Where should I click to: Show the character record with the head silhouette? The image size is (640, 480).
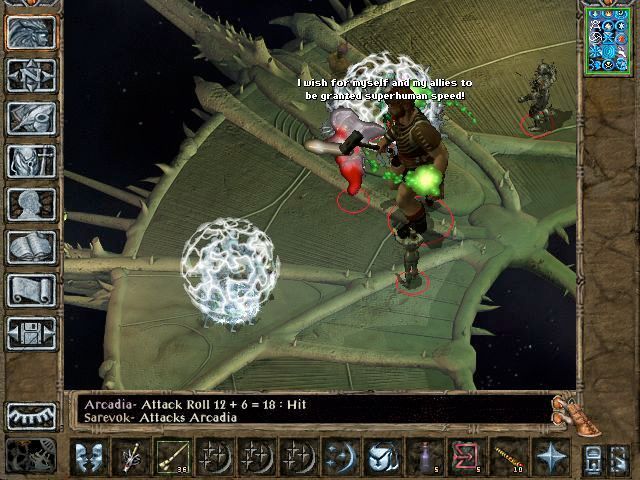[31, 204]
